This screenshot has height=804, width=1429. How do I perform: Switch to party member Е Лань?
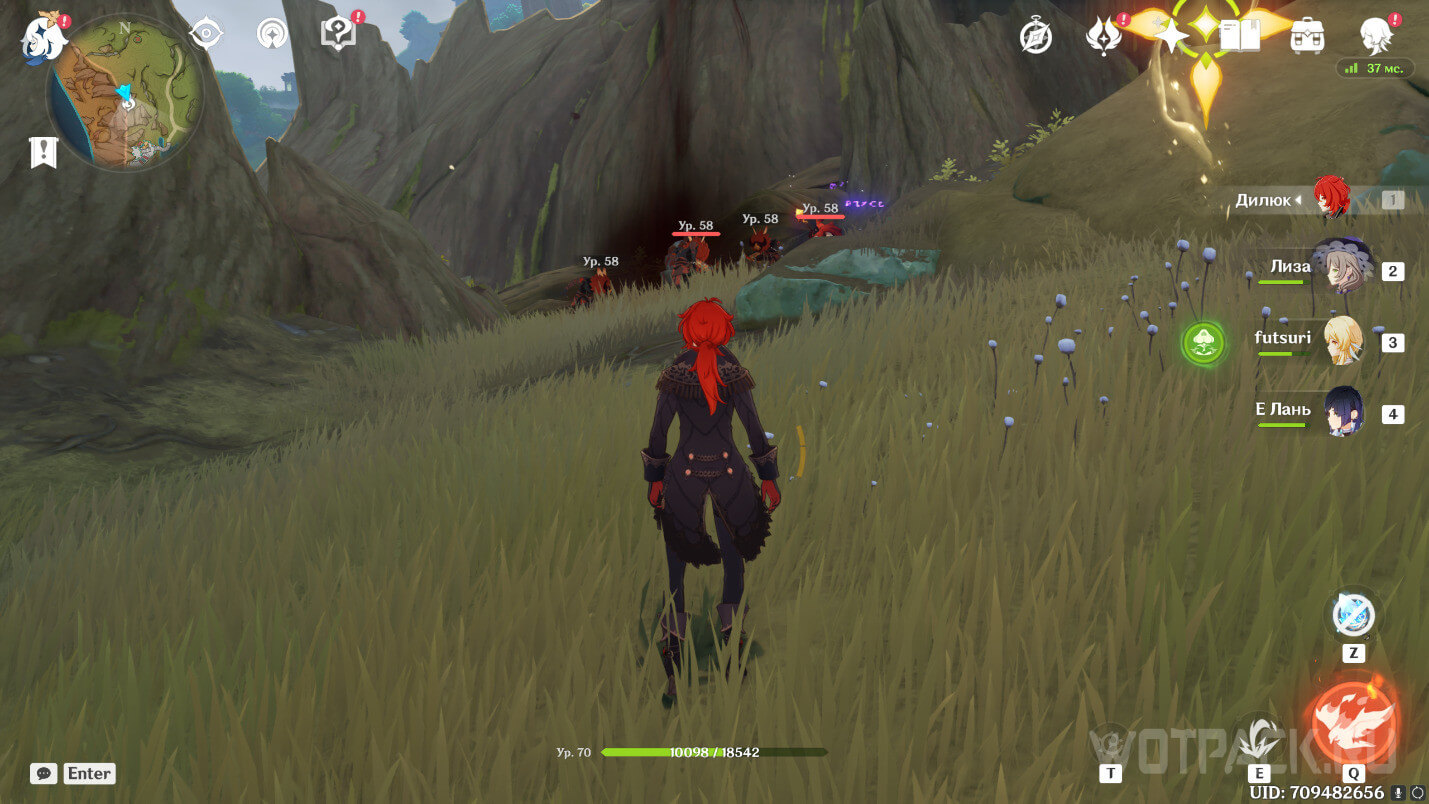1342,412
